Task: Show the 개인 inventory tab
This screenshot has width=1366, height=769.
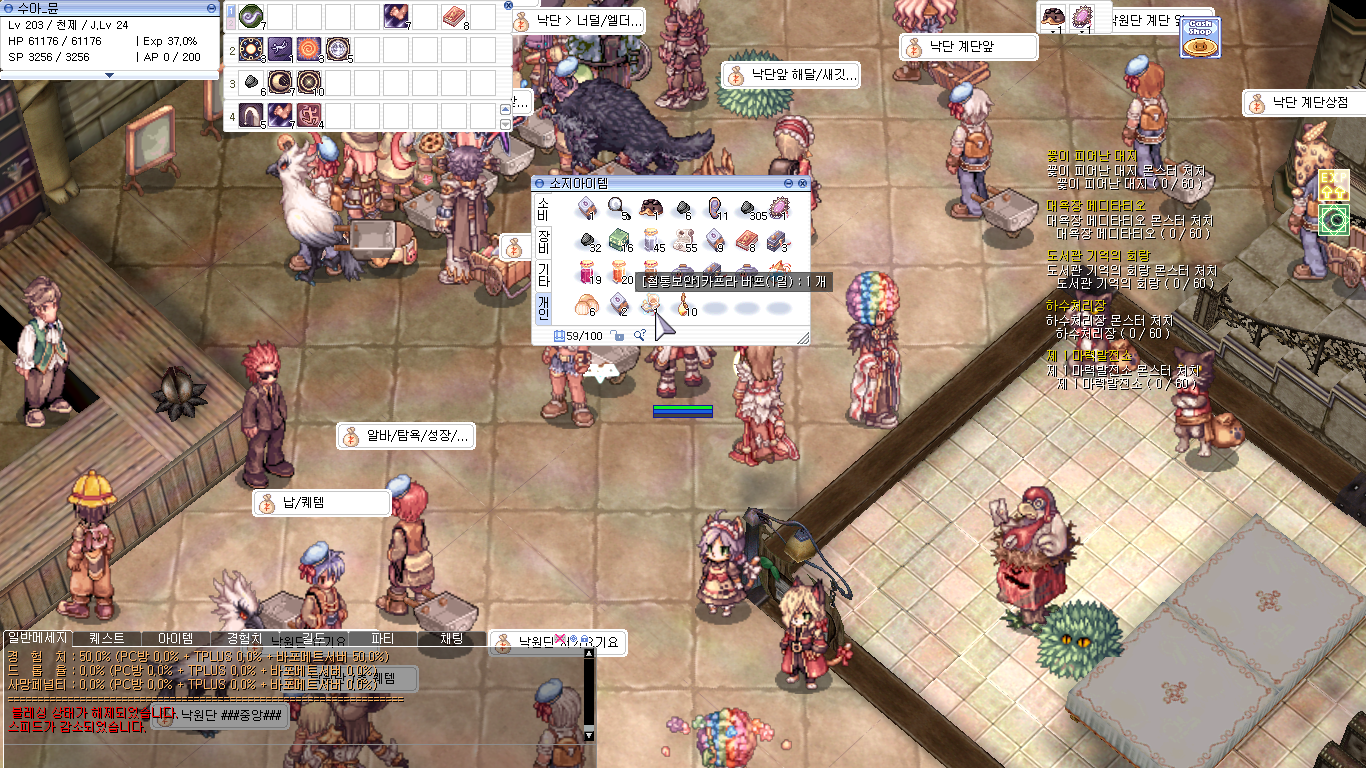Action: (x=543, y=306)
